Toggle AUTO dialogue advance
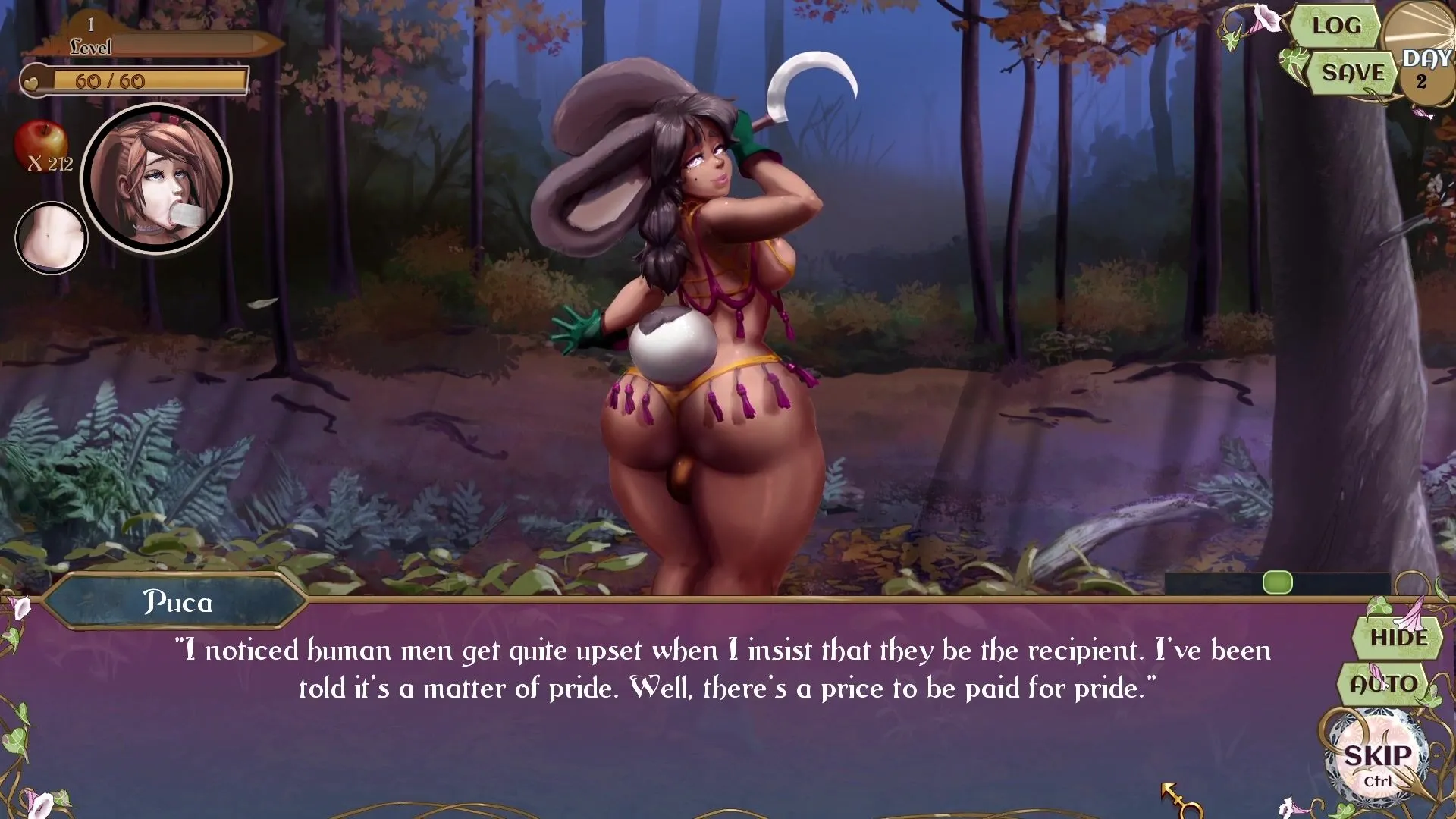1456x819 pixels. pyautogui.click(x=1384, y=683)
